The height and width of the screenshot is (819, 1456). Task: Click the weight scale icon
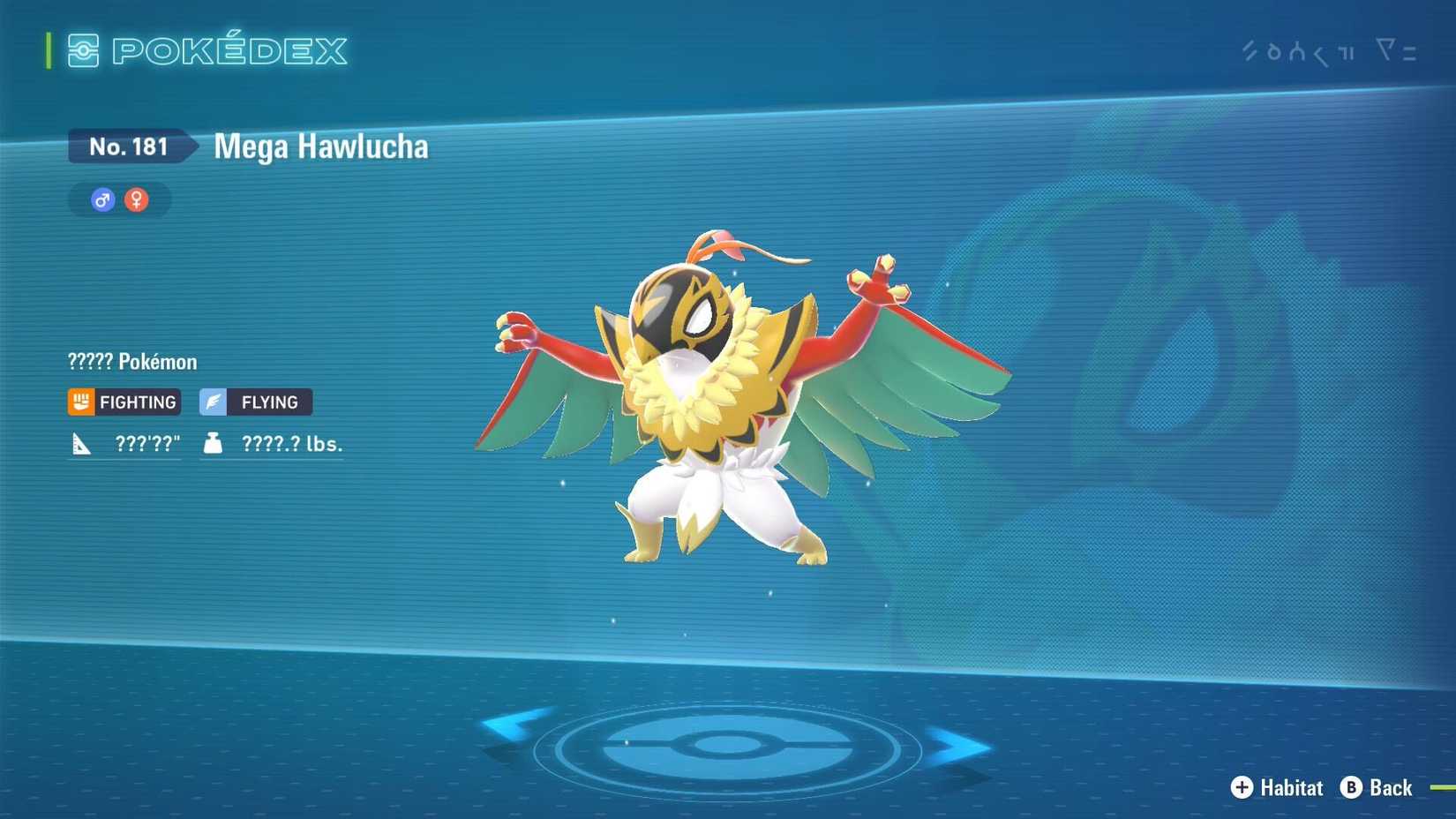[212, 444]
